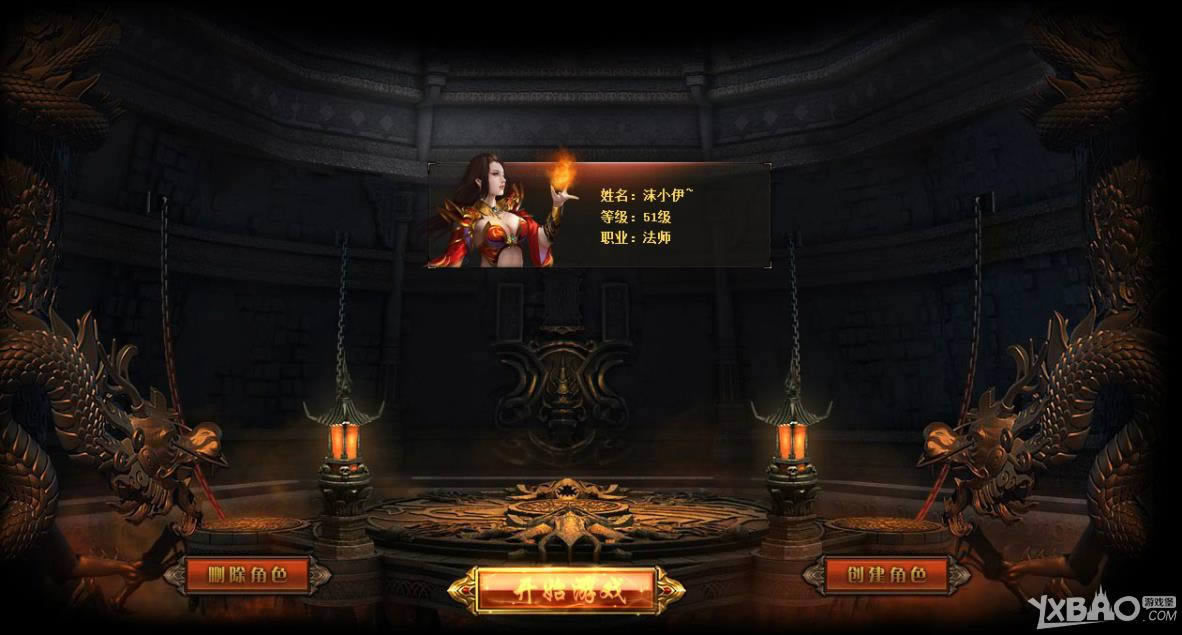The width and height of the screenshot is (1182, 635).
Task: Start the game with 开始游戏 button
Action: coord(566,590)
